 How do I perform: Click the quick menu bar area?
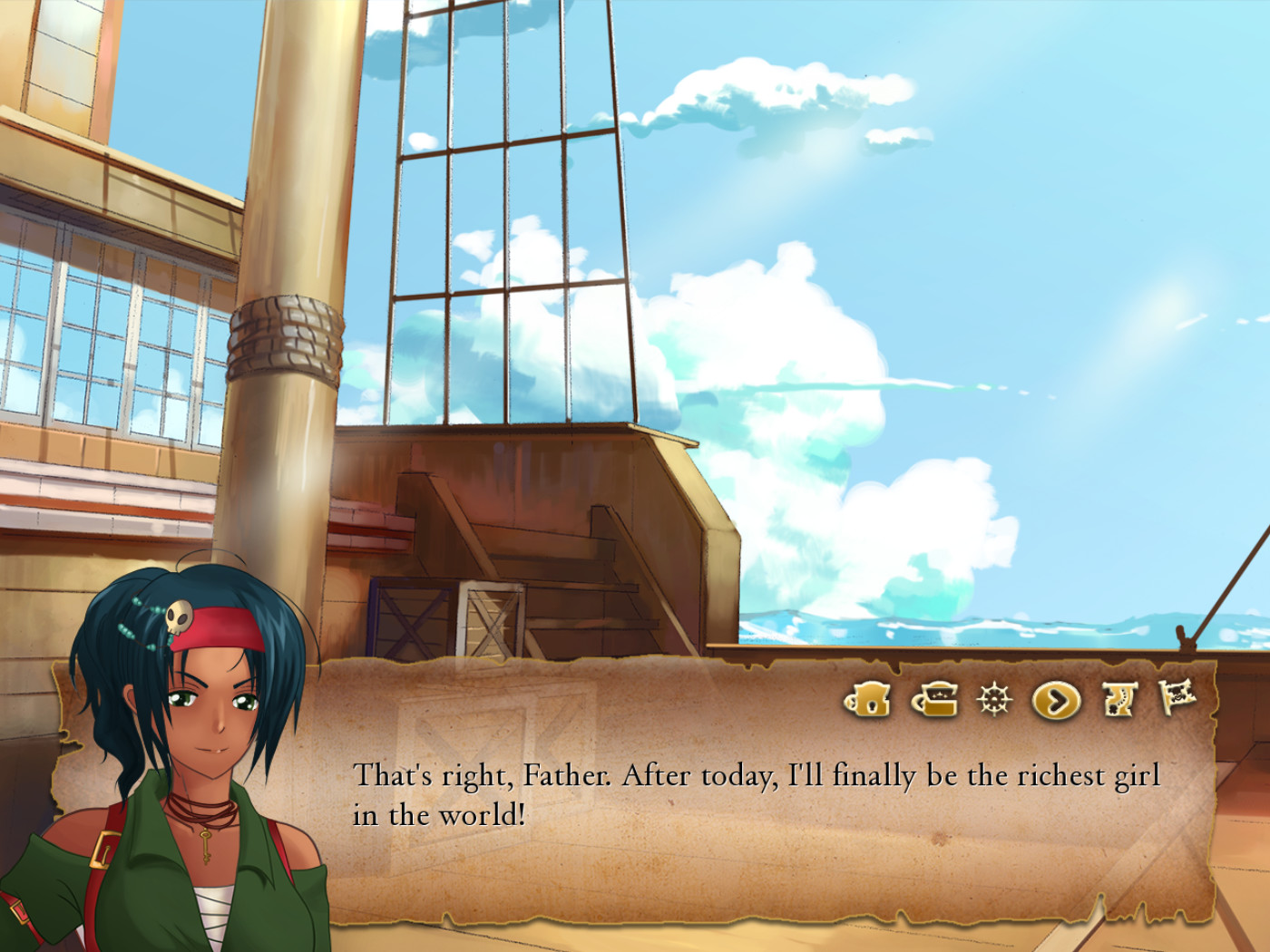click(x=1021, y=698)
